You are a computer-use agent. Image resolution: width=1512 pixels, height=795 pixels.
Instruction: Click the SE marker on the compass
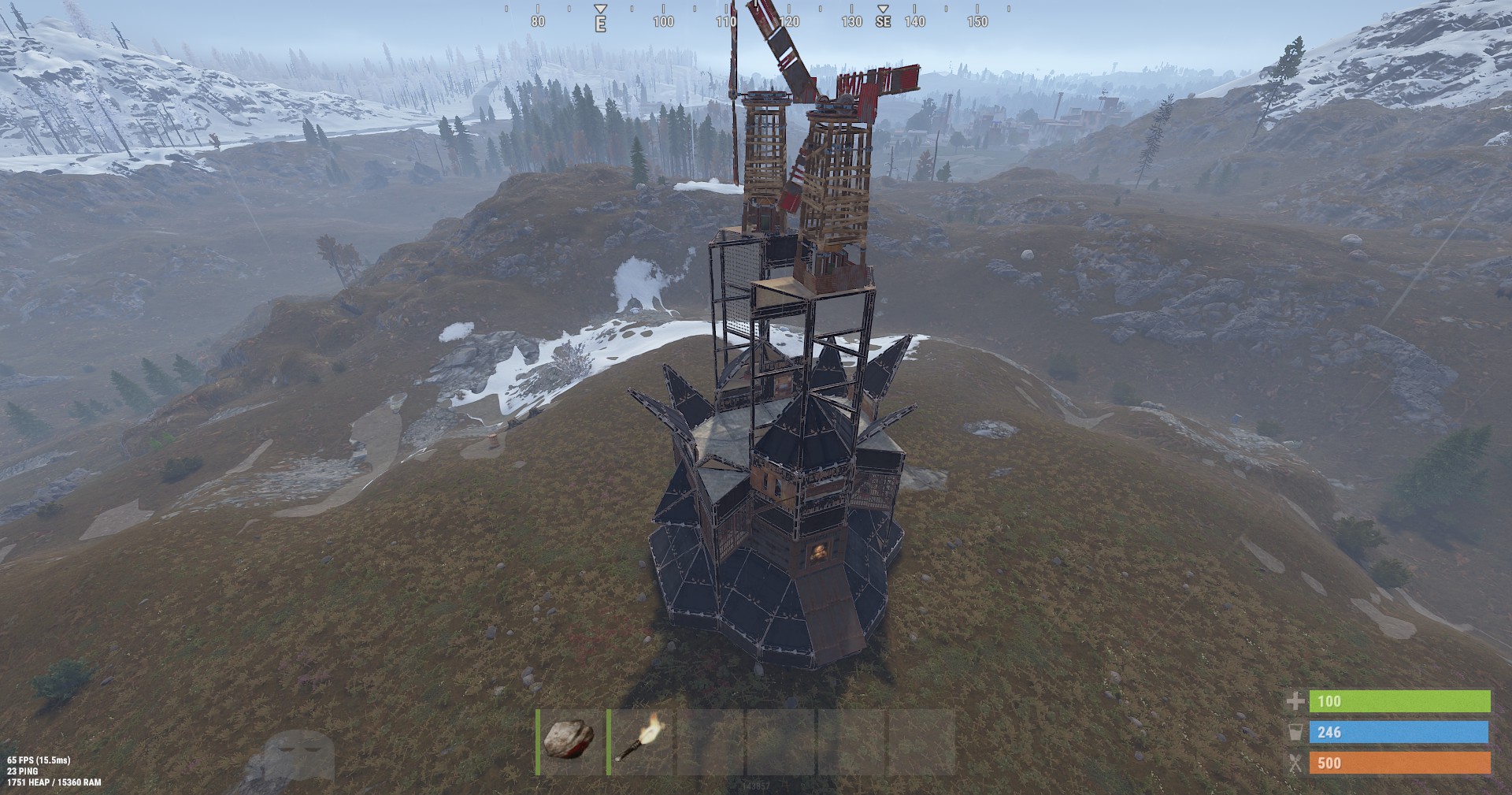[884, 23]
